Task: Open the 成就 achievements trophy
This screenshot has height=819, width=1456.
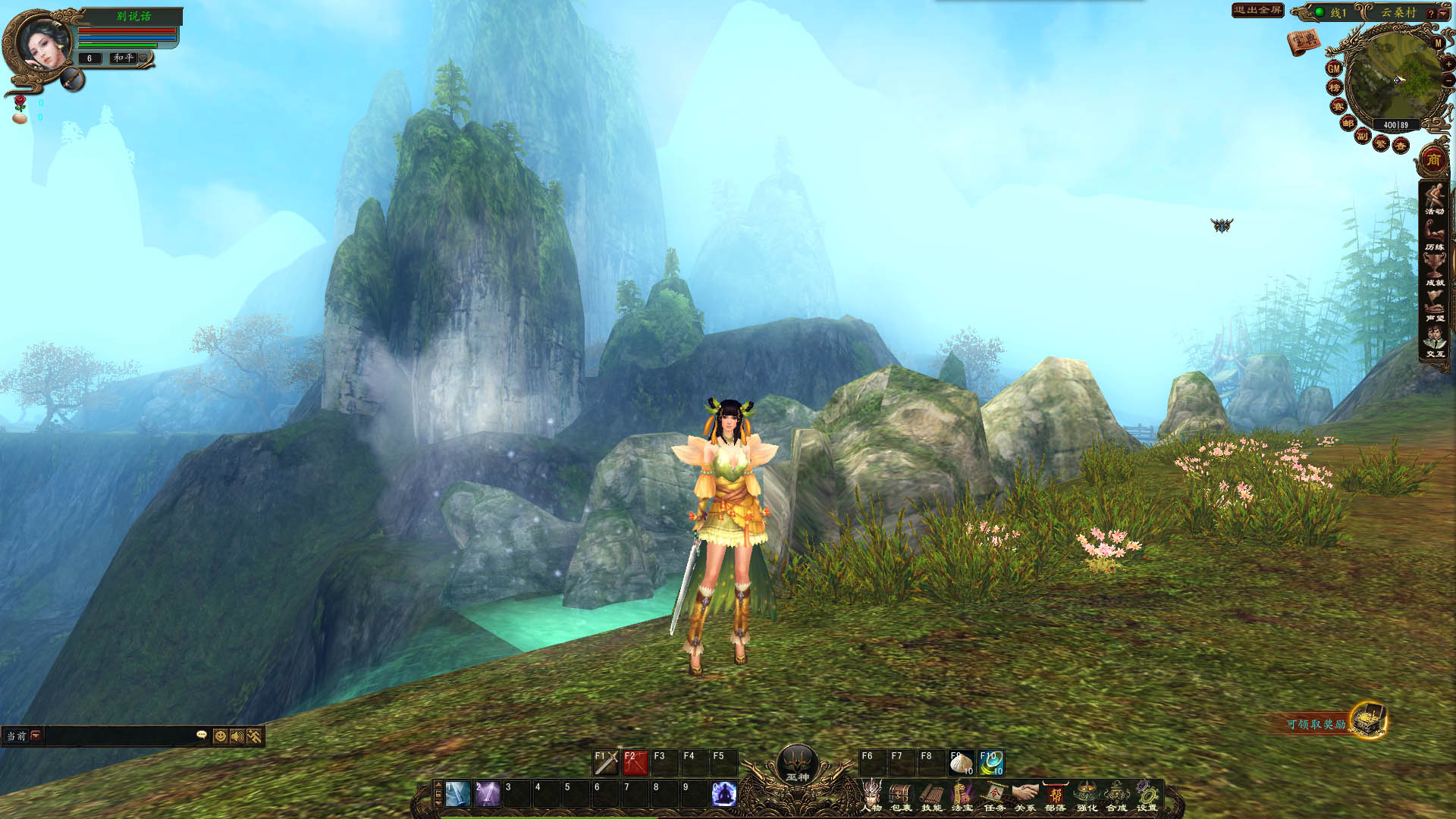Action: pos(1434,270)
